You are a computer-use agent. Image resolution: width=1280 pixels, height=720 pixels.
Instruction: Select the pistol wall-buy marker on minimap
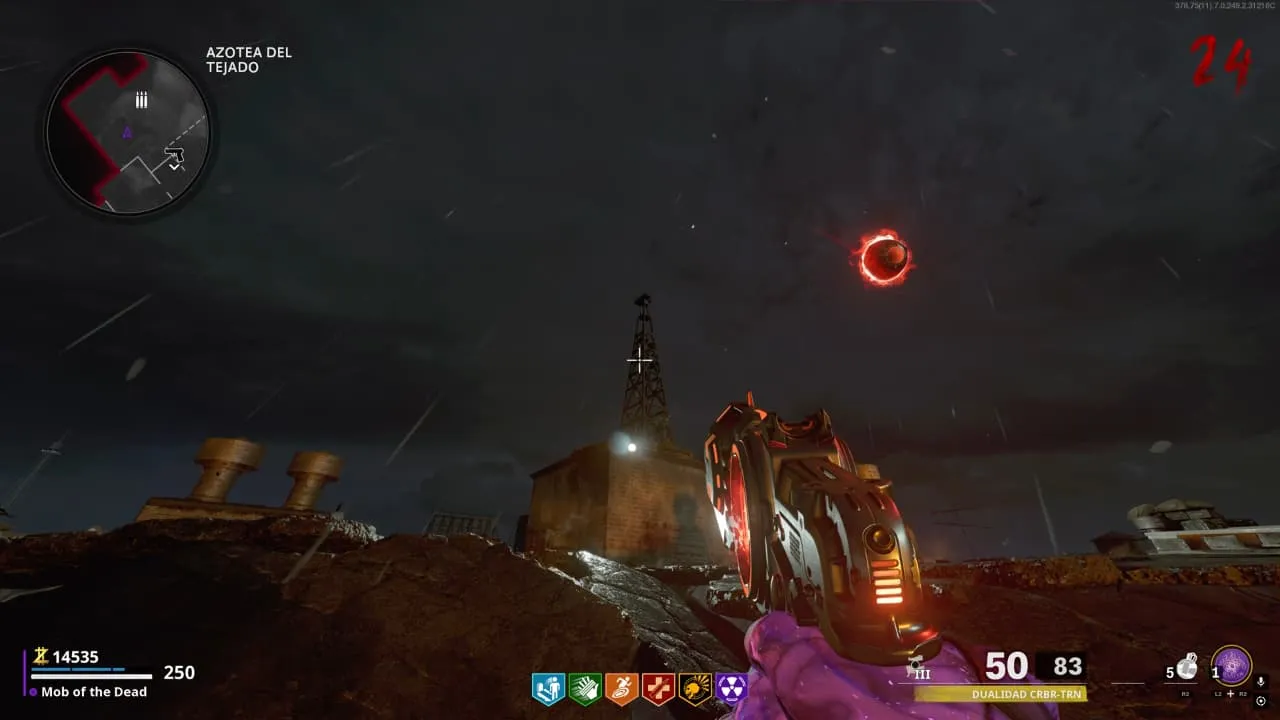[x=175, y=155]
